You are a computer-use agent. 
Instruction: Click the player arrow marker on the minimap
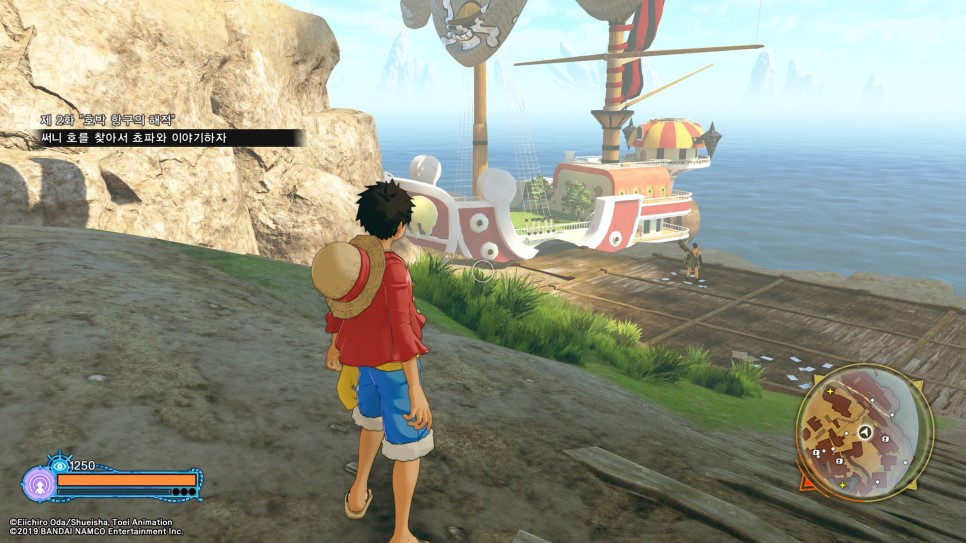tap(864, 432)
